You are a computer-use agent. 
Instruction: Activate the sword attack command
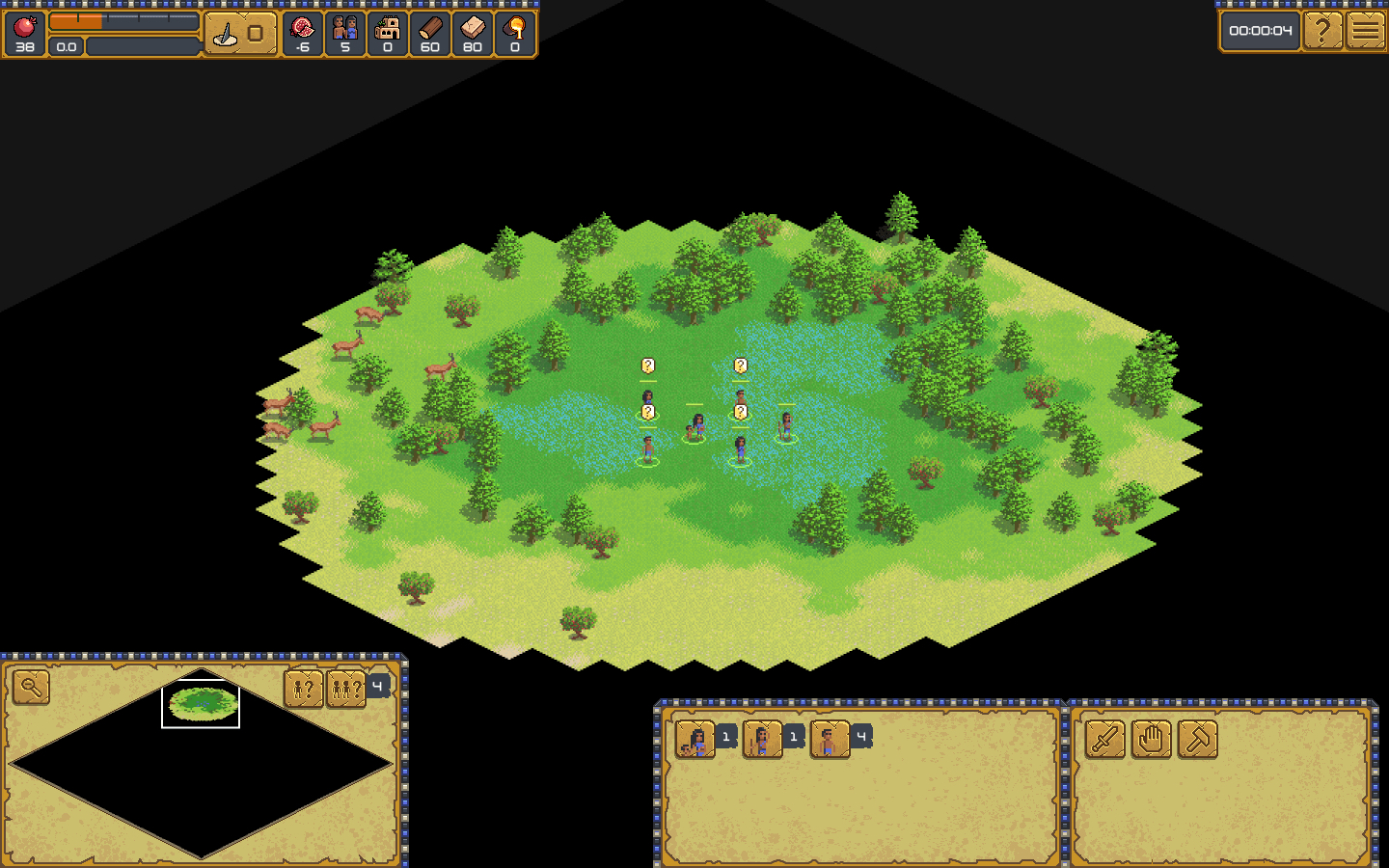pos(1105,740)
